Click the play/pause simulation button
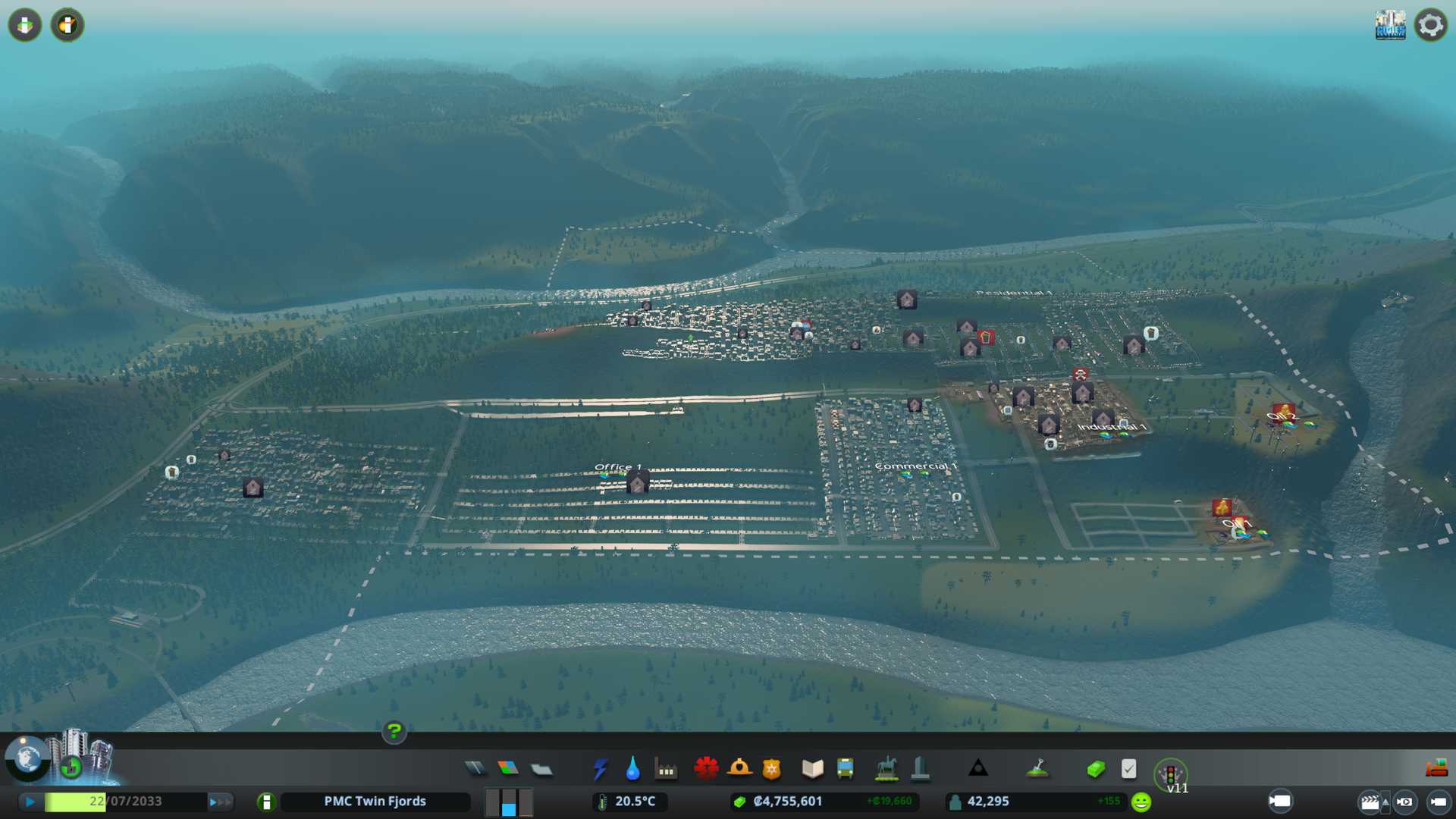The width and height of the screenshot is (1456, 819). point(30,802)
